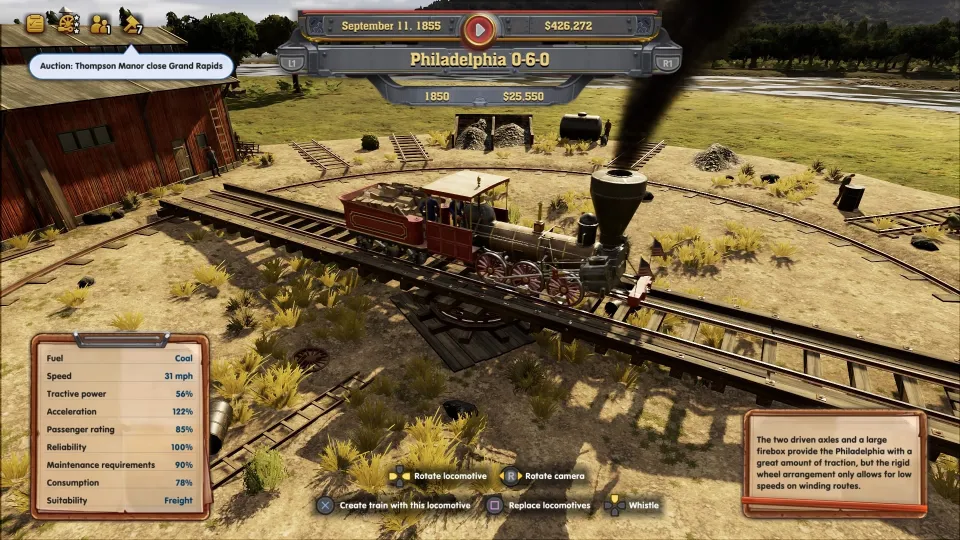Open the task checklist icon
Screen dimensions: 960x540
[x=36, y=22]
